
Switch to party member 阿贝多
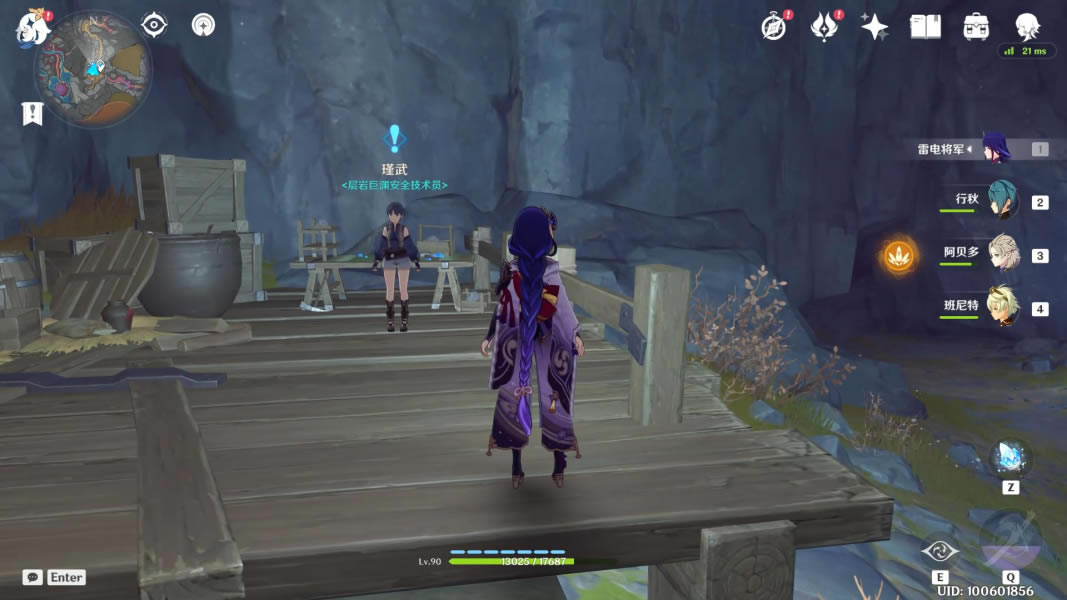(x=1001, y=254)
